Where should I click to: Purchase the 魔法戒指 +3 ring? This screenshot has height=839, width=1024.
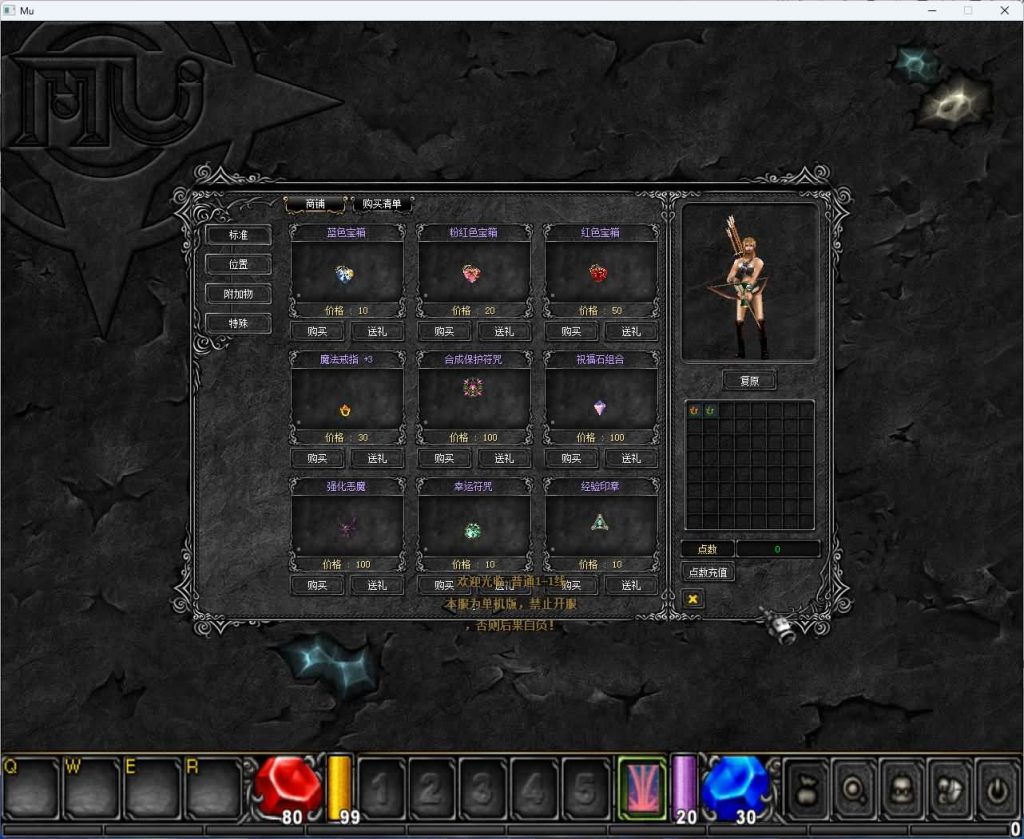[x=318, y=459]
